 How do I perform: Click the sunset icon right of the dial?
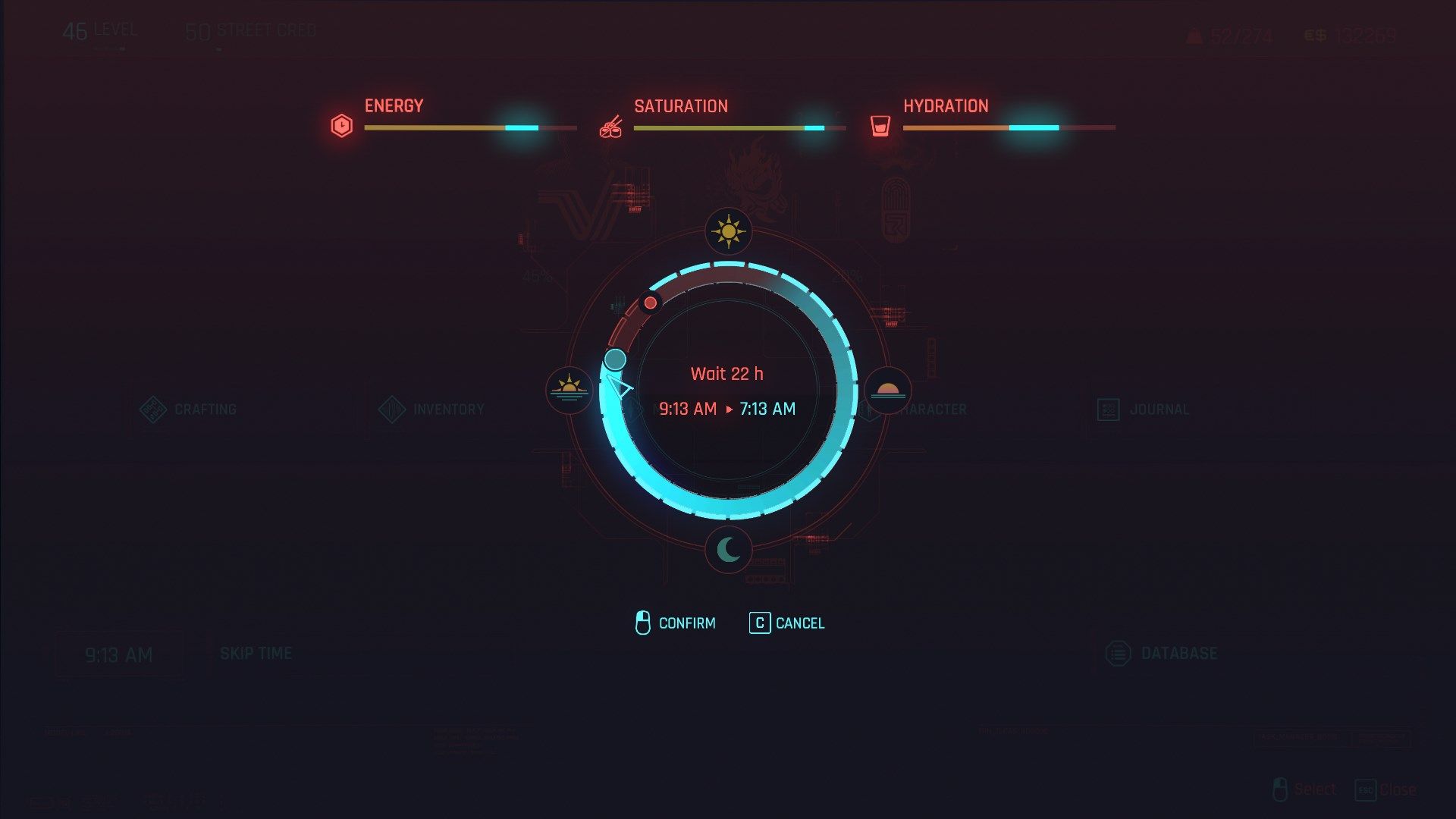click(x=887, y=391)
